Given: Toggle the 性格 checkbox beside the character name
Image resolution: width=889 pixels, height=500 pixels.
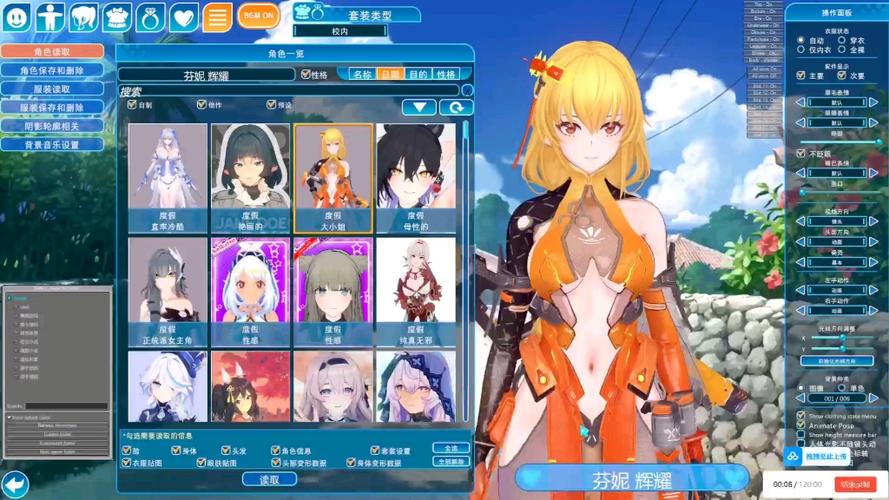Looking at the screenshot, I should (306, 75).
